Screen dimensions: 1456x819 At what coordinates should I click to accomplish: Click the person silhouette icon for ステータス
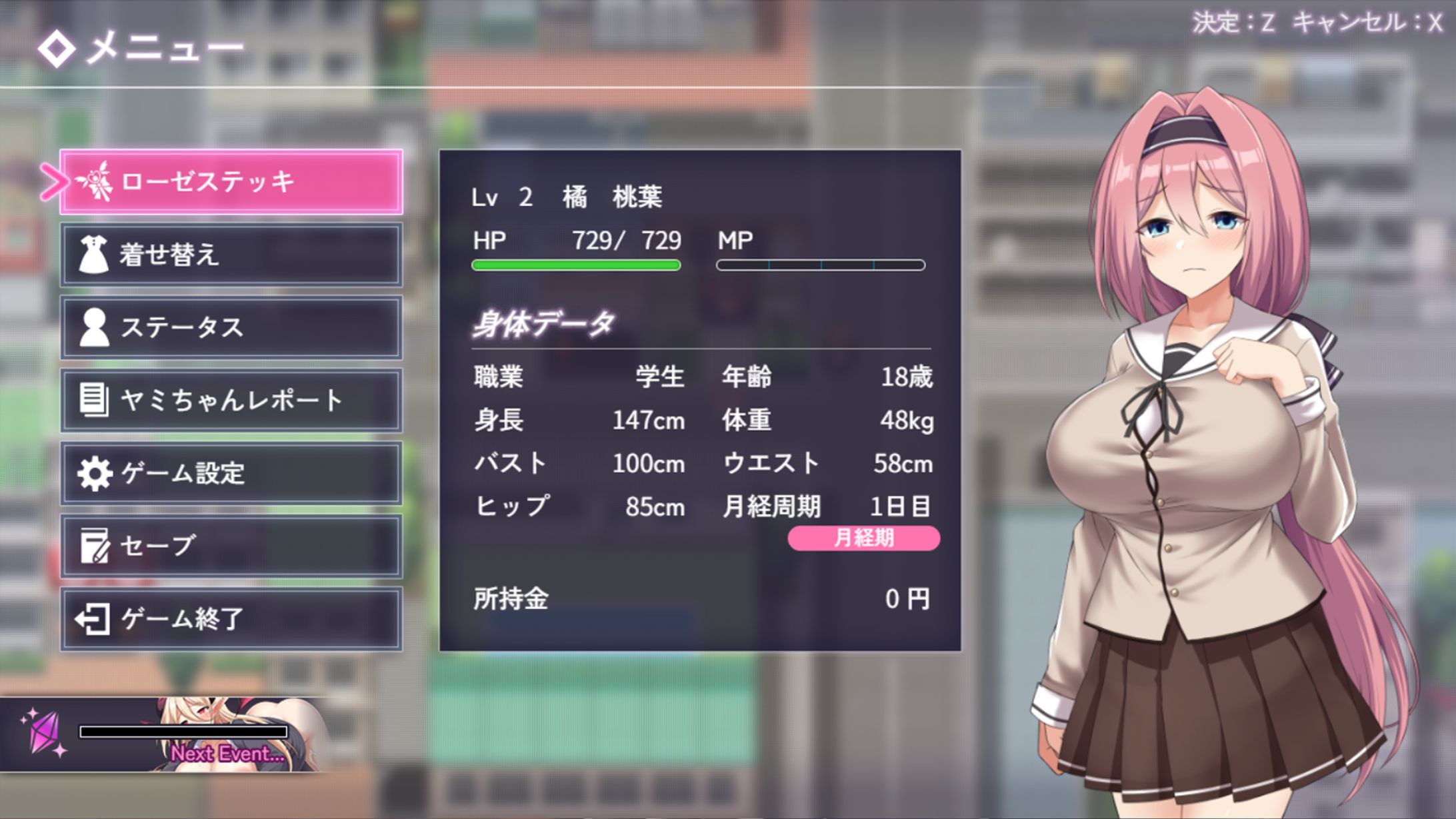[x=95, y=328]
